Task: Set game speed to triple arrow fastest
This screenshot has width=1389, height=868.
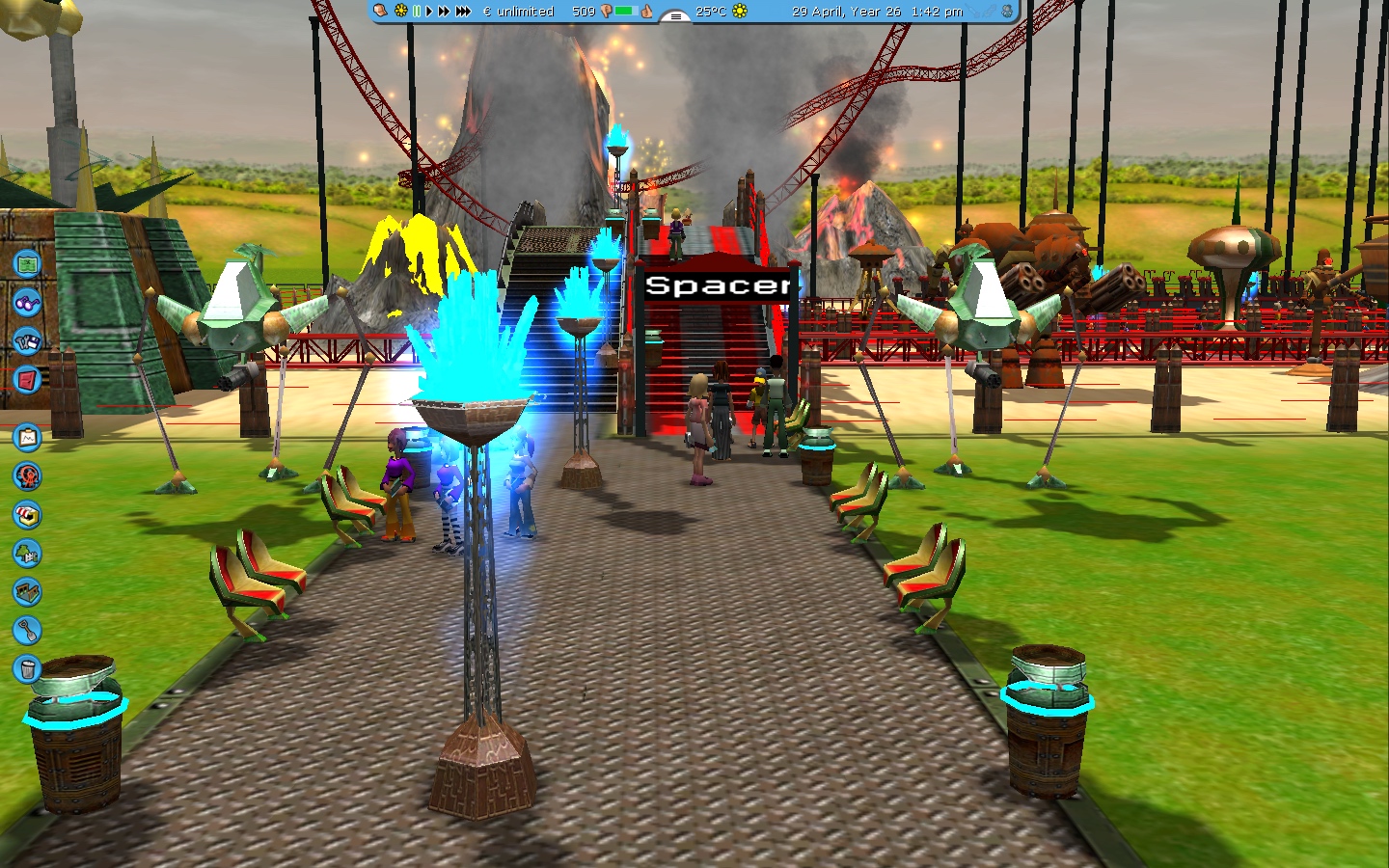Action: [463, 12]
